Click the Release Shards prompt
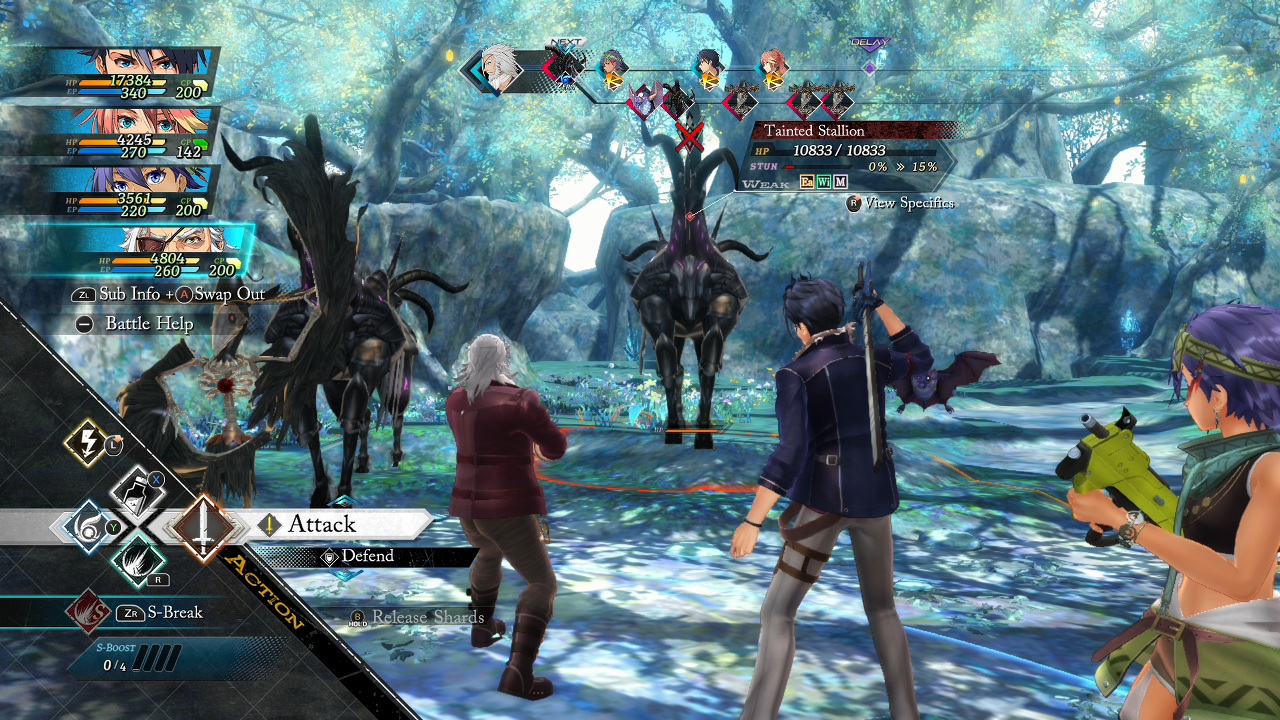This screenshot has width=1280, height=720. pos(423,618)
